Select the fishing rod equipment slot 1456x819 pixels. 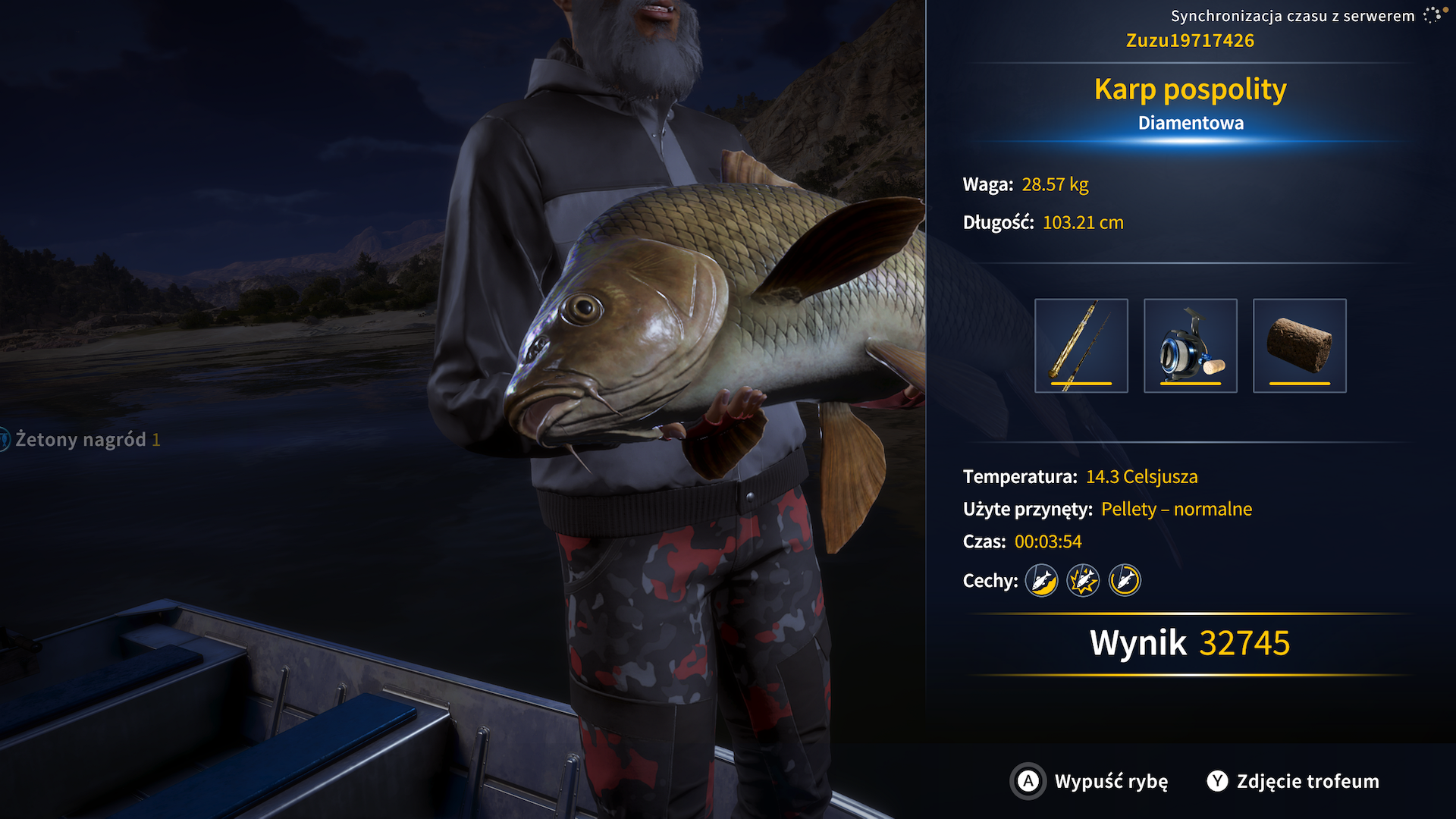click(1081, 346)
